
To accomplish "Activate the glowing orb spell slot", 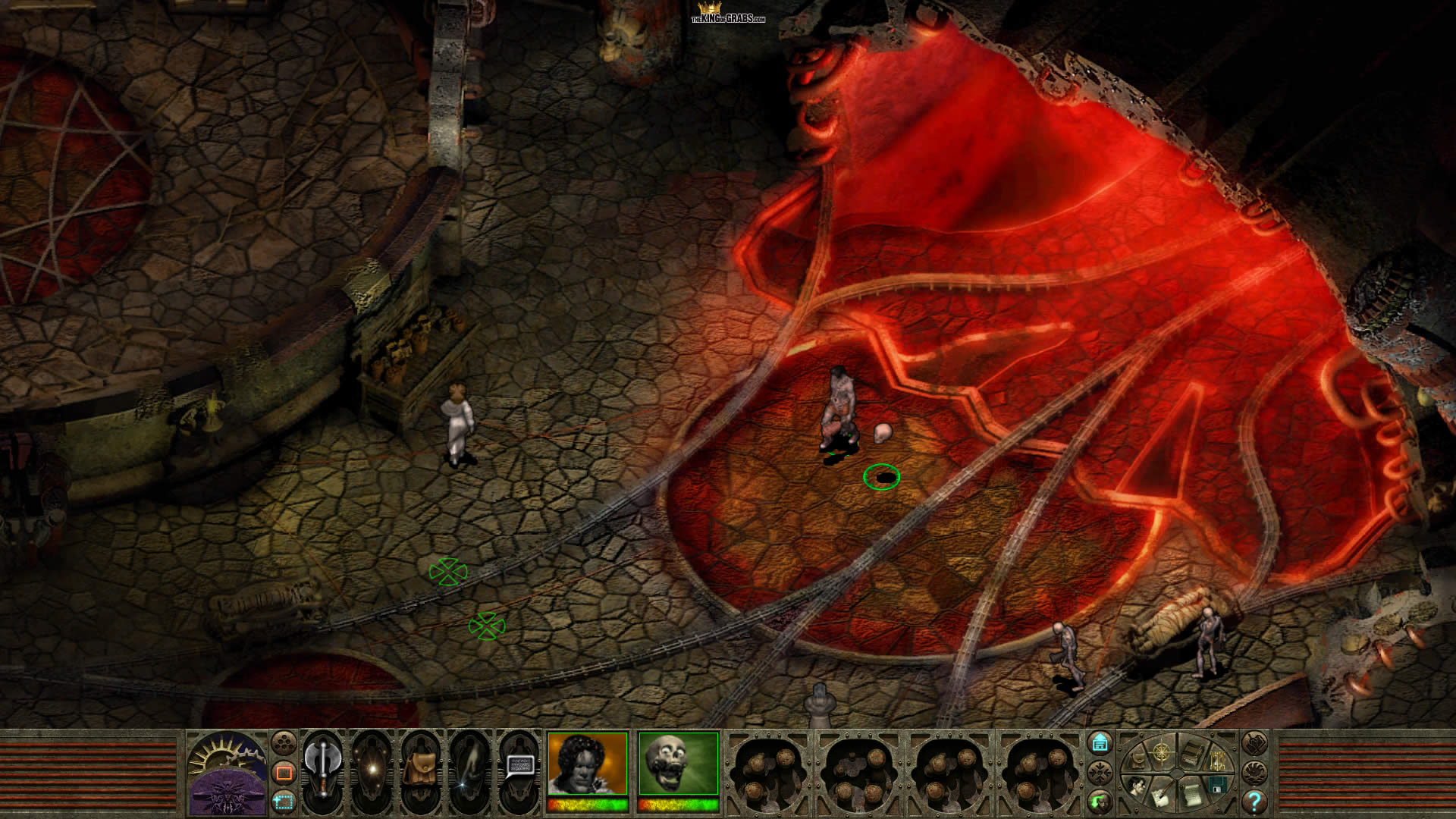I will pyautogui.click(x=372, y=769).
